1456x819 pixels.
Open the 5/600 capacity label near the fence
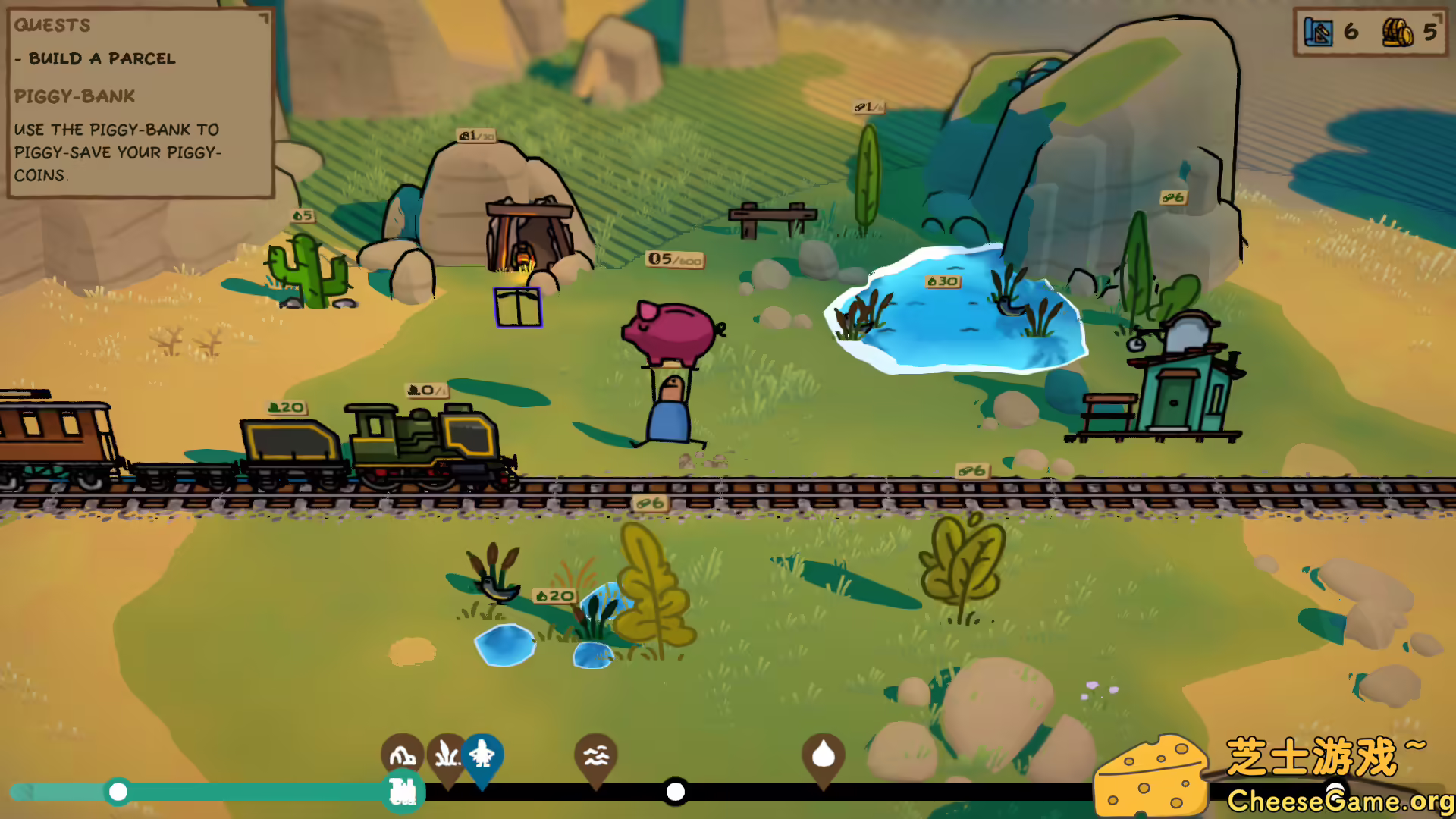[x=673, y=259]
